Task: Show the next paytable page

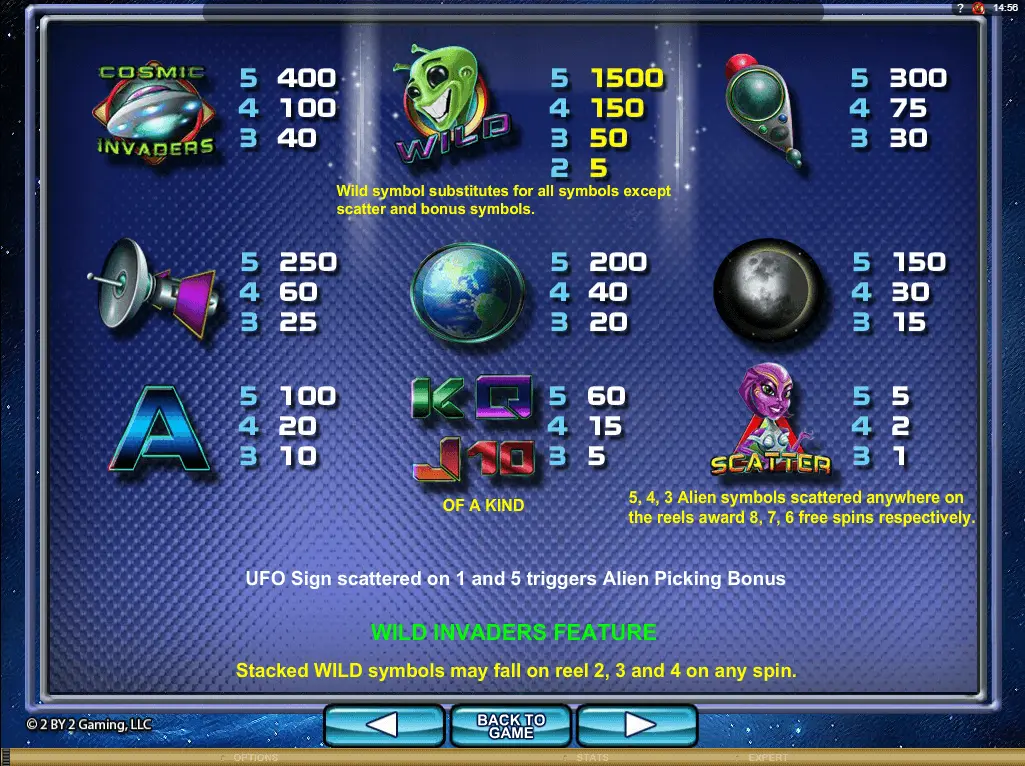Action: [x=637, y=725]
